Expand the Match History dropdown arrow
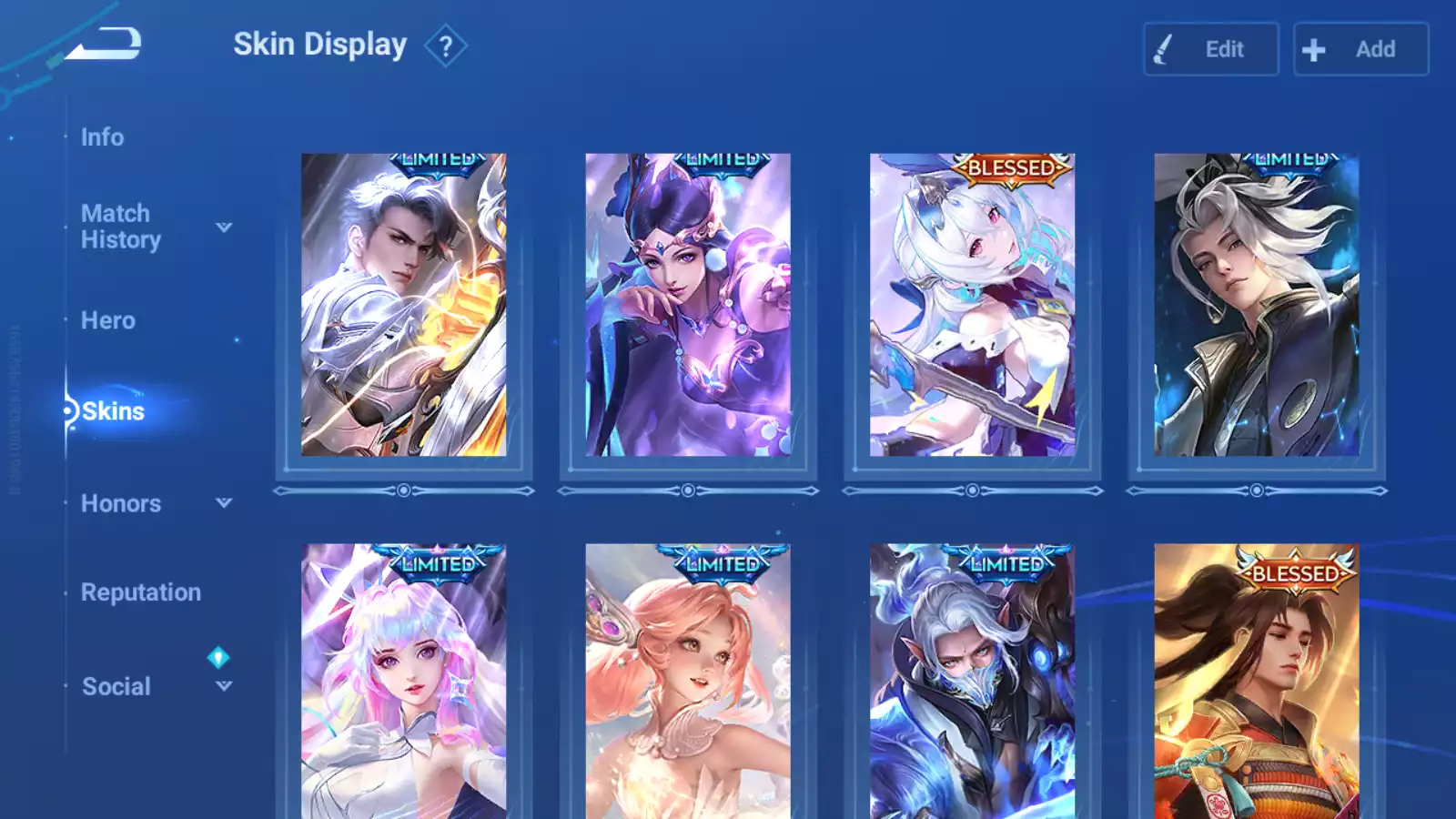The width and height of the screenshot is (1456, 819). tap(224, 227)
